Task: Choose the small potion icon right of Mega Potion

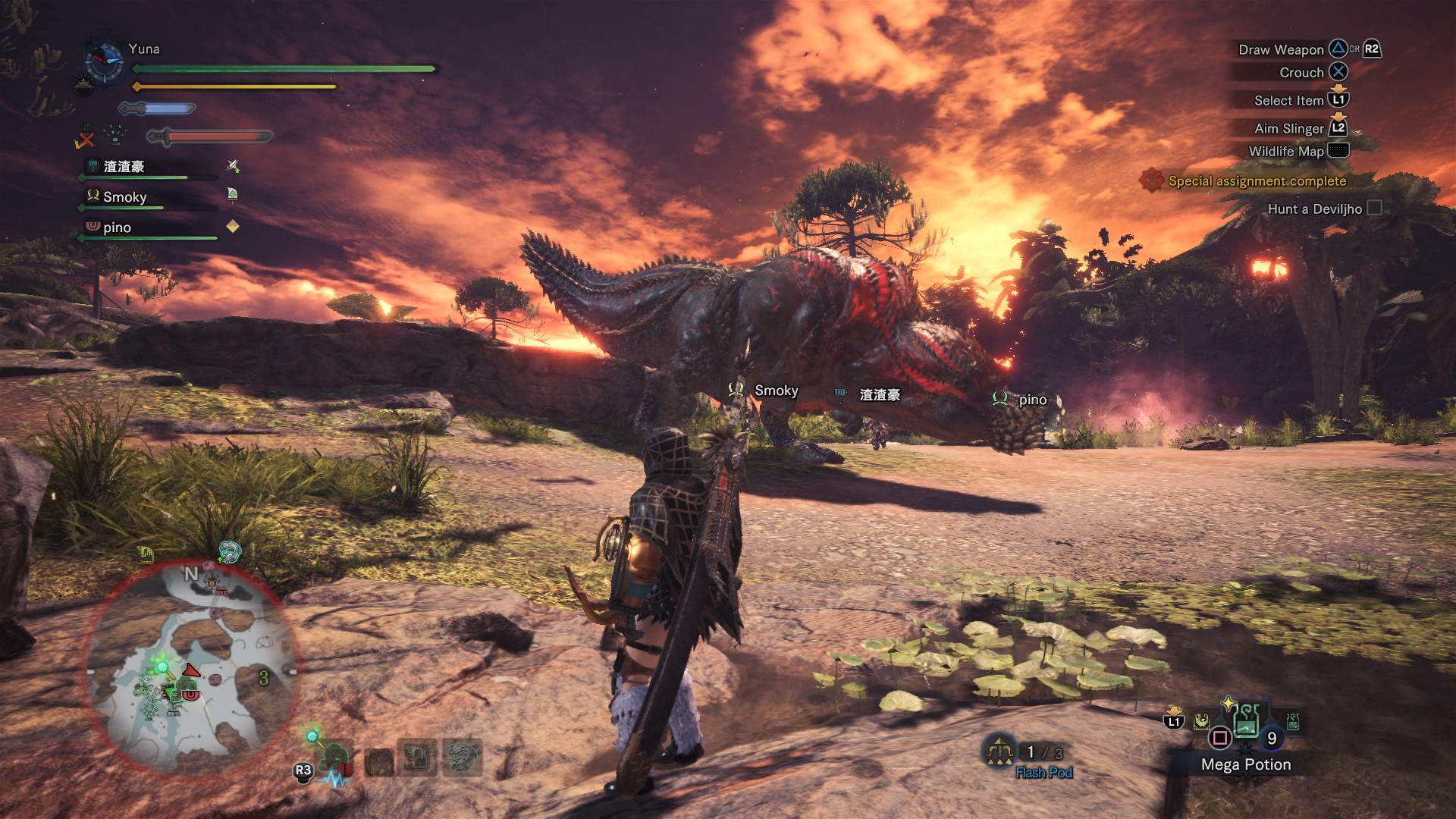Action: coord(1293,721)
